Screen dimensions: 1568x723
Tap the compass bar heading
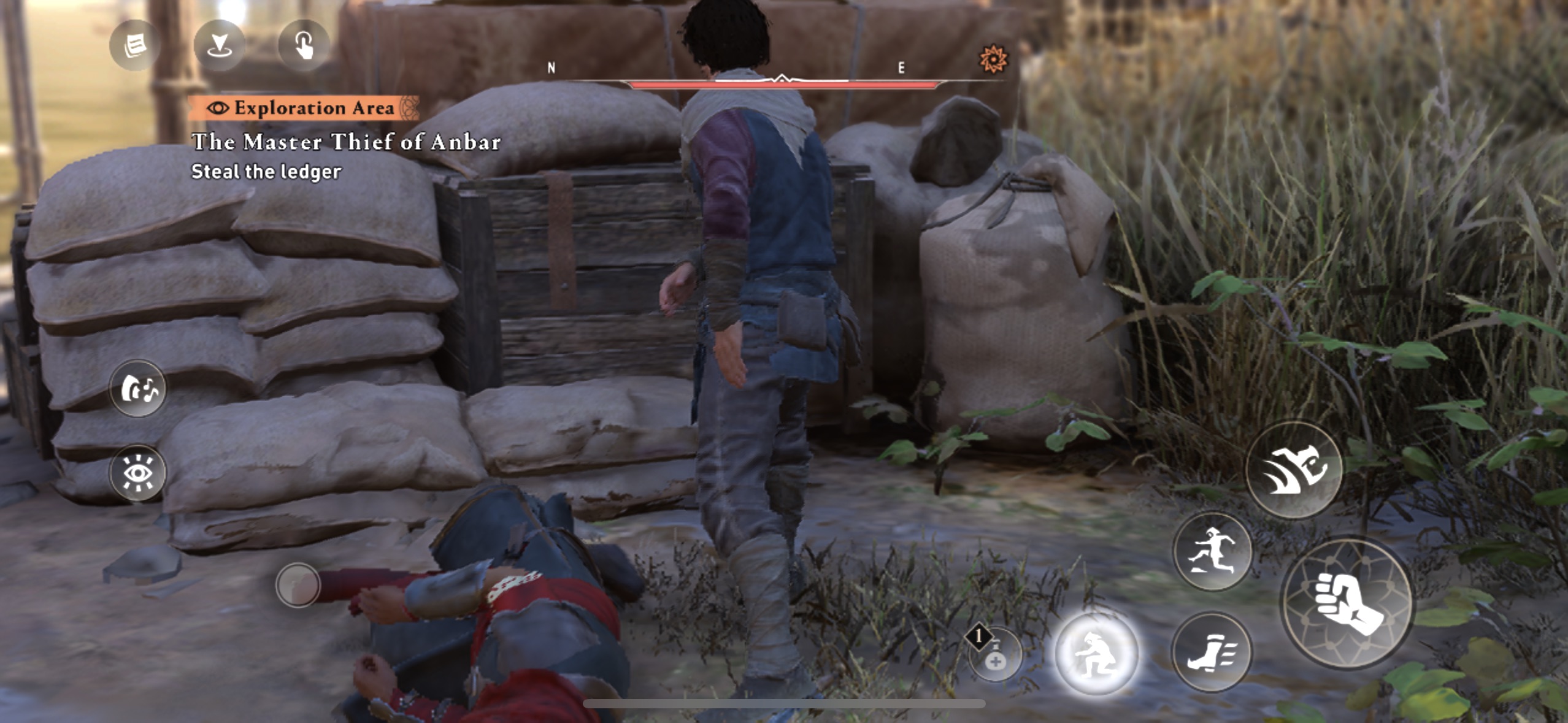(x=782, y=80)
